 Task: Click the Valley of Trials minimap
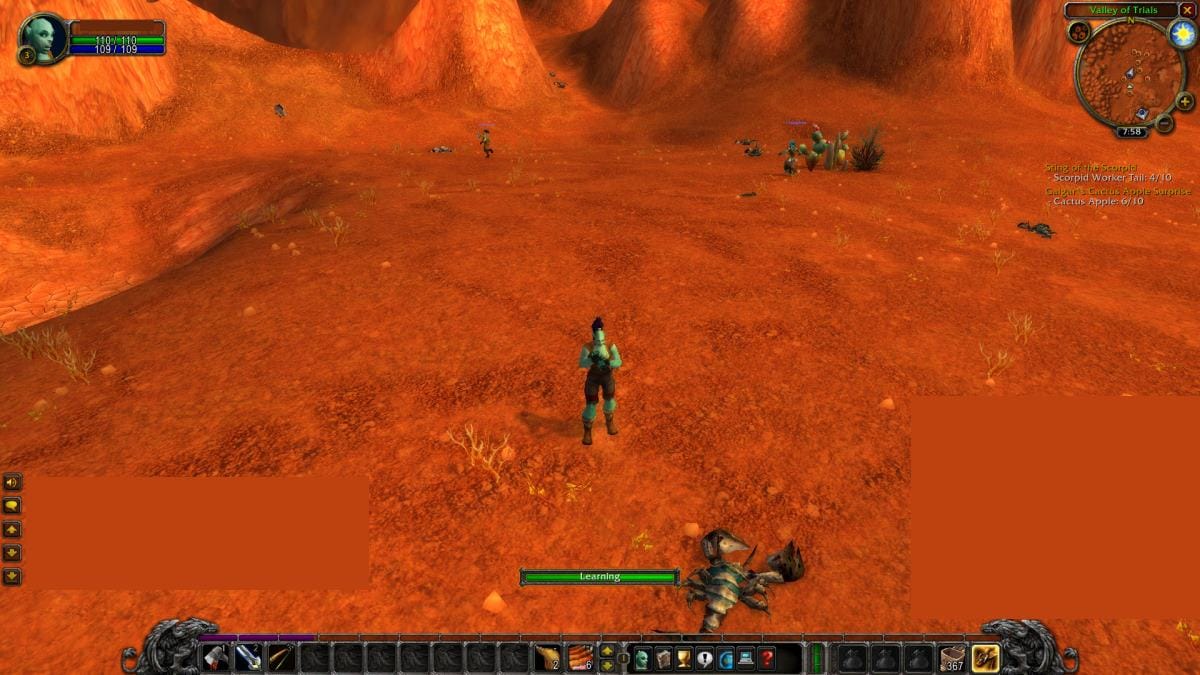click(1130, 73)
